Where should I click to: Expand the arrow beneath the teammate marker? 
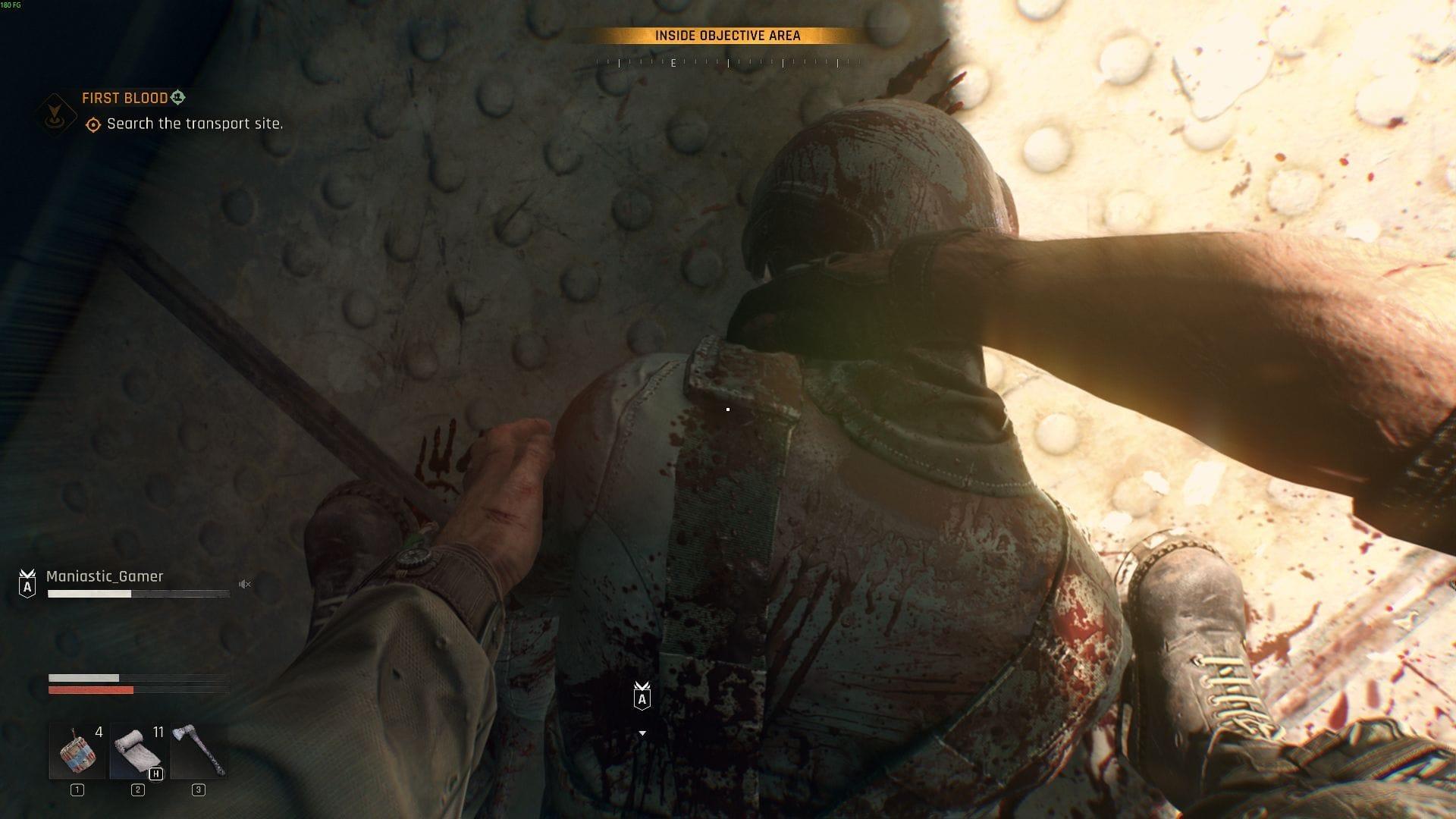644,733
